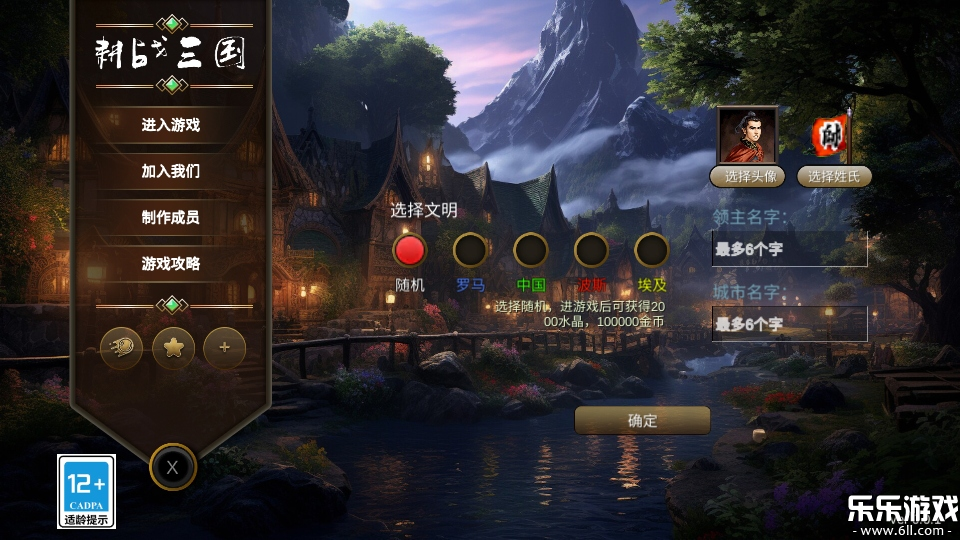Click the lord portrait thumbnail

pyautogui.click(x=747, y=135)
